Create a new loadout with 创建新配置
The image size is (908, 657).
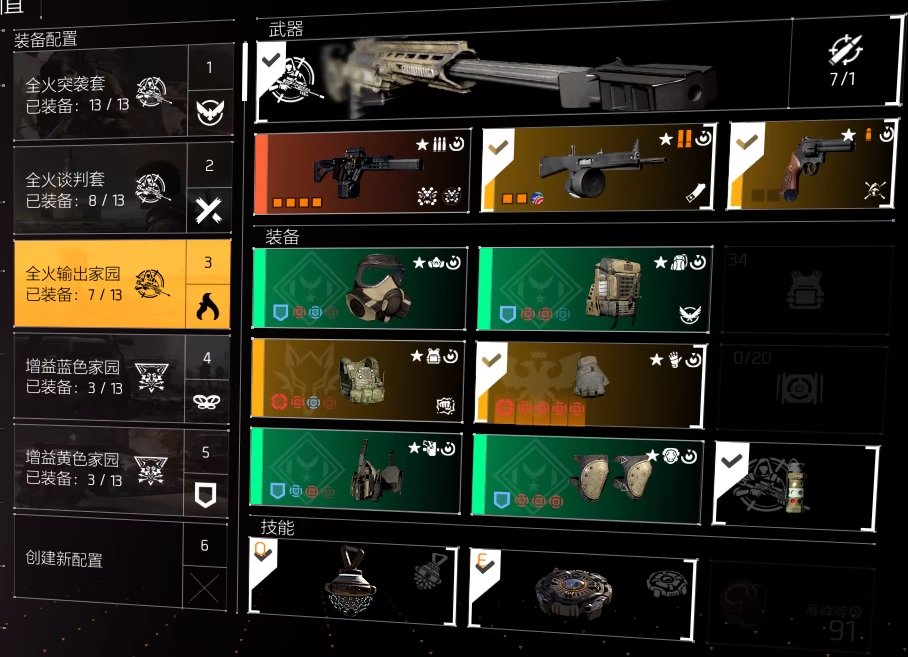[100, 560]
